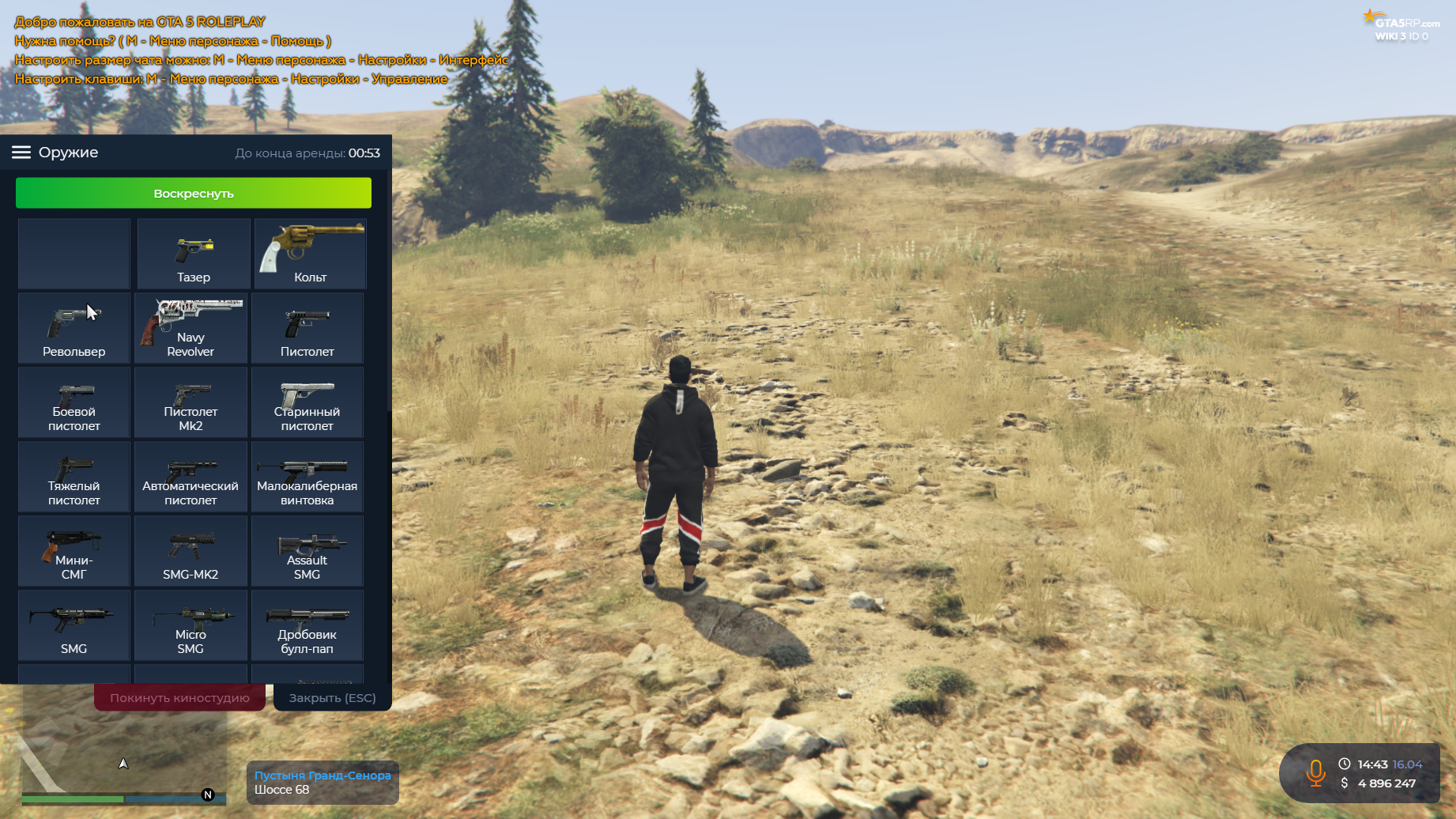Pick the SMG-MK2 weapon tile
The height and width of the screenshot is (819, 1456).
(x=190, y=552)
